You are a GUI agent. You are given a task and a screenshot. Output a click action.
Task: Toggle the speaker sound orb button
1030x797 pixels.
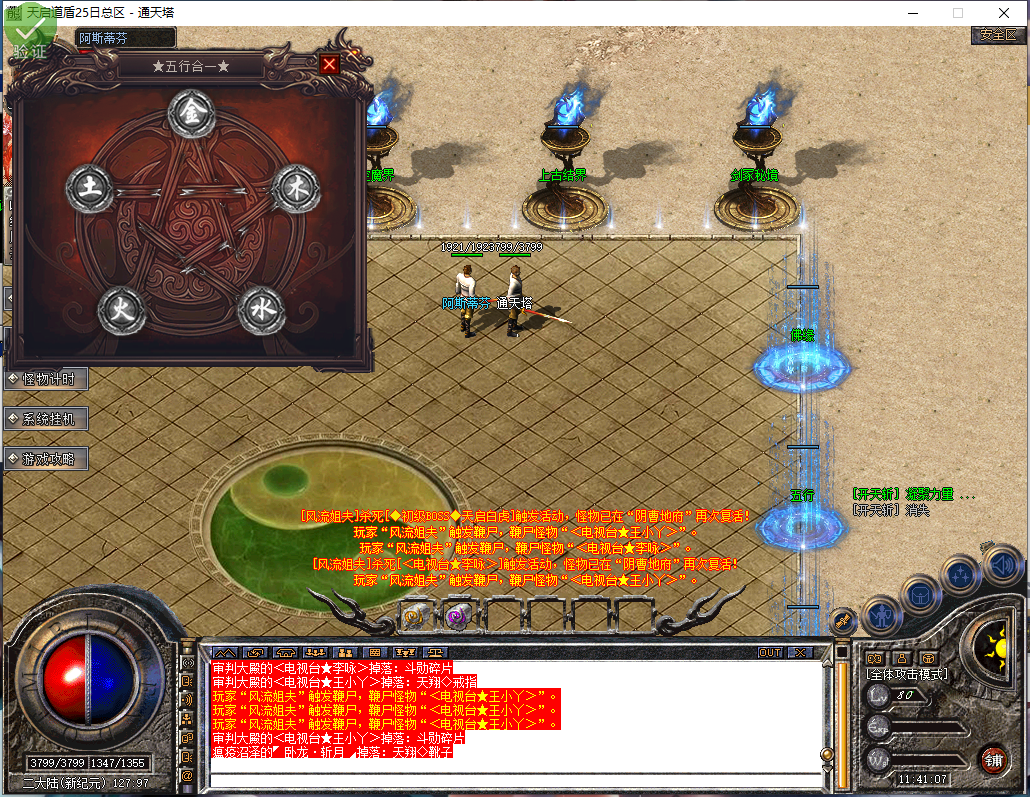click(x=1001, y=566)
